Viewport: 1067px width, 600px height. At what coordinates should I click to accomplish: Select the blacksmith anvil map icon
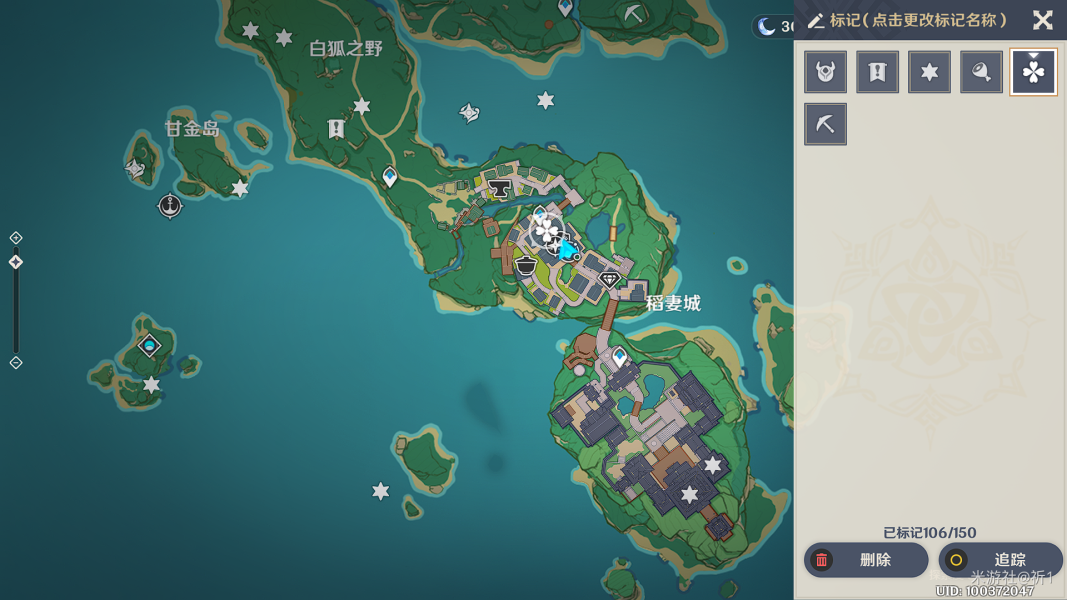500,188
